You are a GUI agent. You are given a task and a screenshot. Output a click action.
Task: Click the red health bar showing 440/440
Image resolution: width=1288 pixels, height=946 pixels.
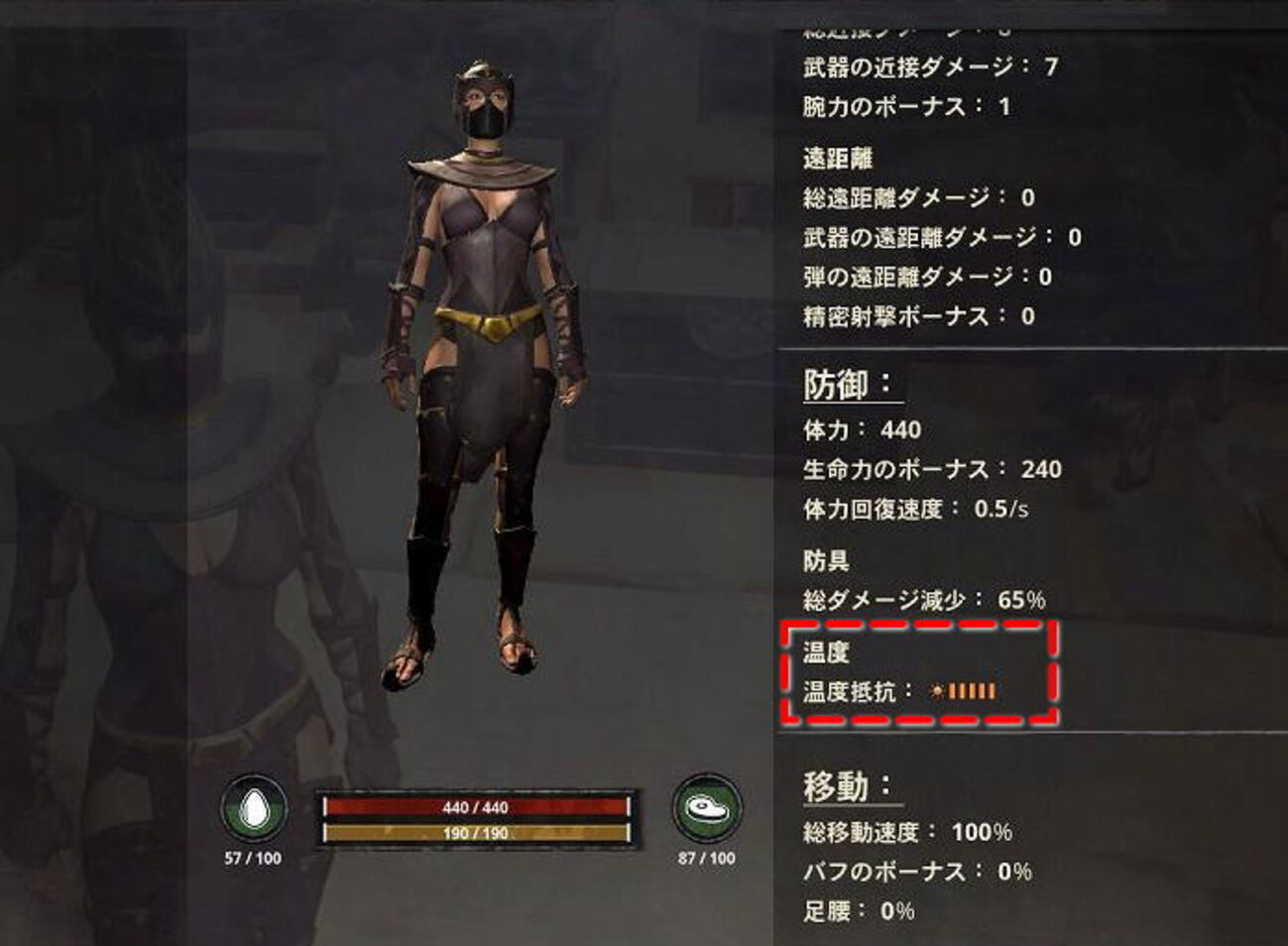click(x=476, y=808)
